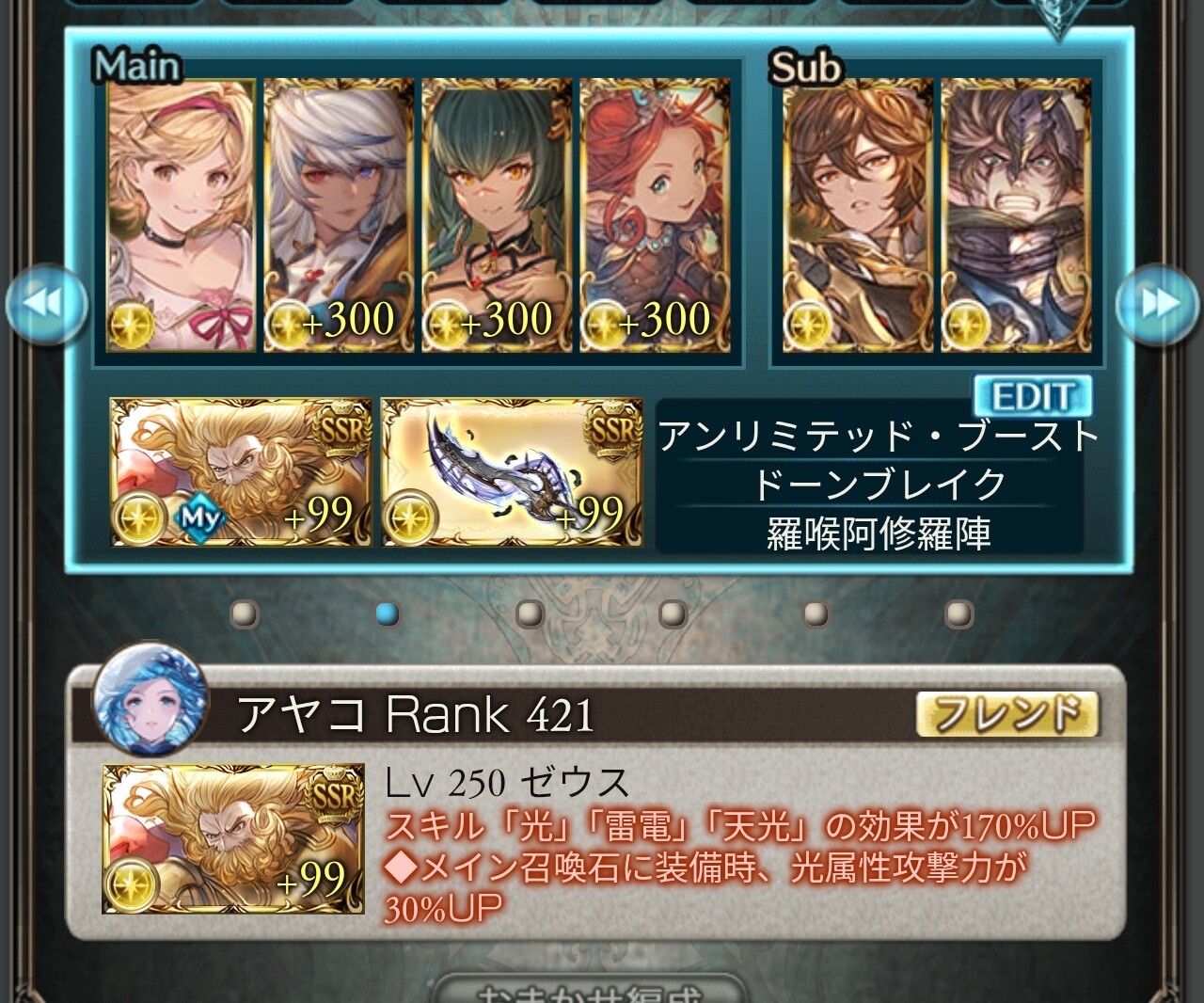Click the EDIT party button

pos(1032,396)
